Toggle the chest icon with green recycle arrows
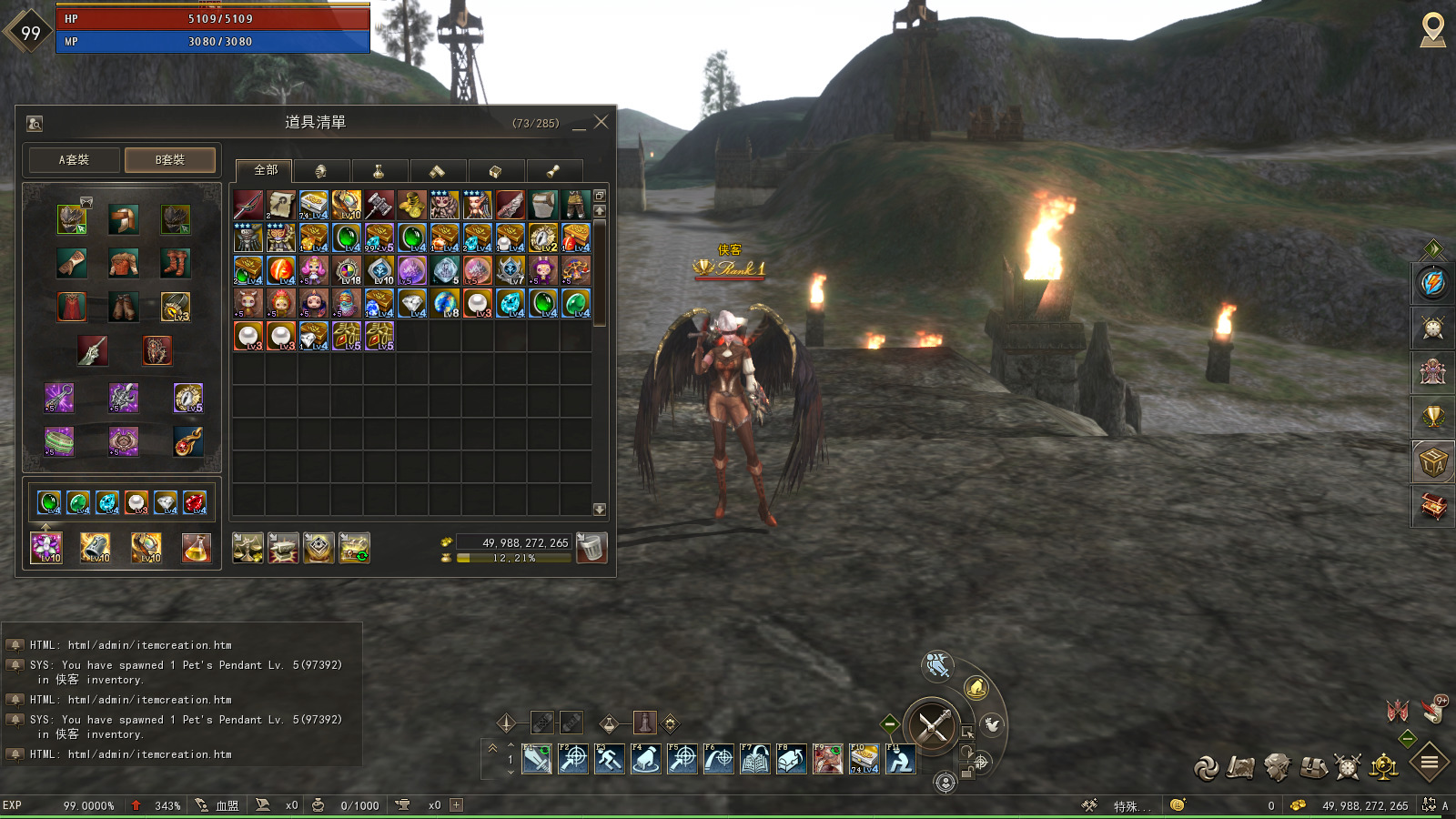Image resolution: width=1456 pixels, height=819 pixels. (356, 548)
